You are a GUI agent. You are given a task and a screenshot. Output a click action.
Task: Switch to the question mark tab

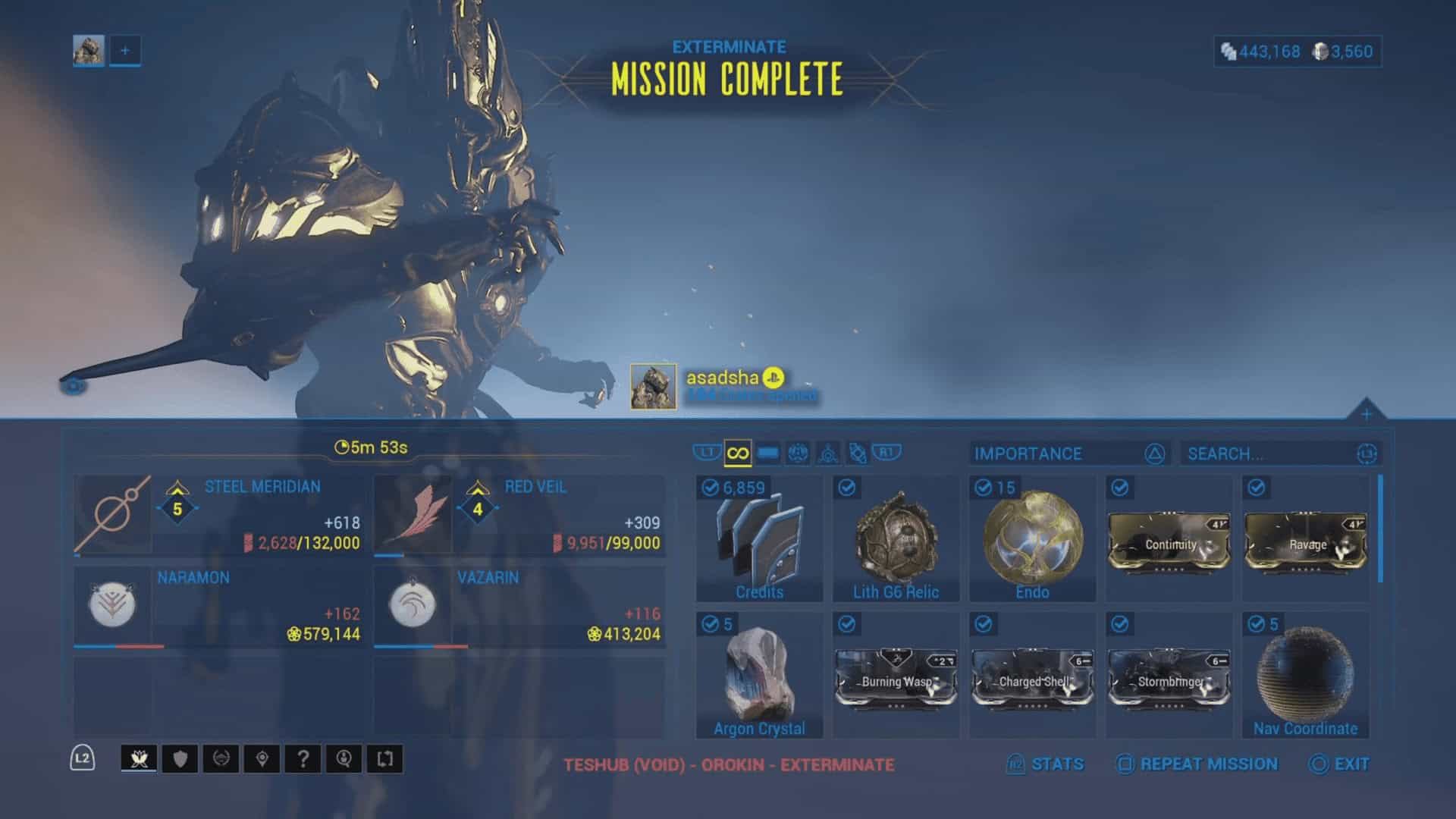pyautogui.click(x=303, y=759)
